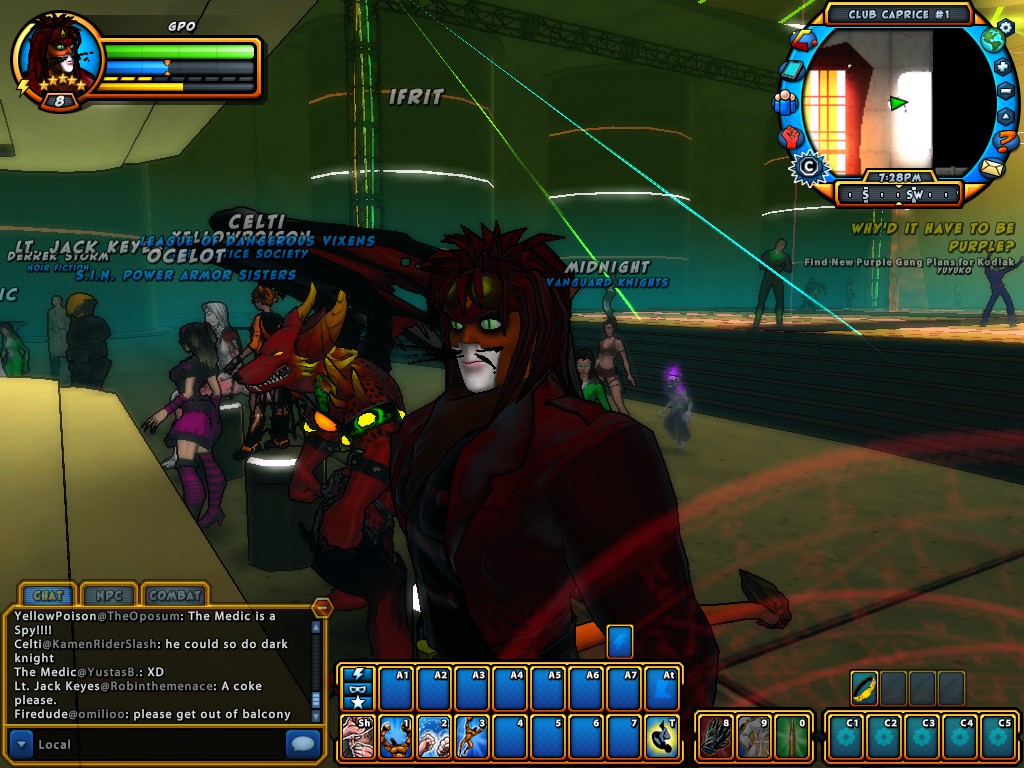Open the Local chat channel dropdown

pos(21,743)
